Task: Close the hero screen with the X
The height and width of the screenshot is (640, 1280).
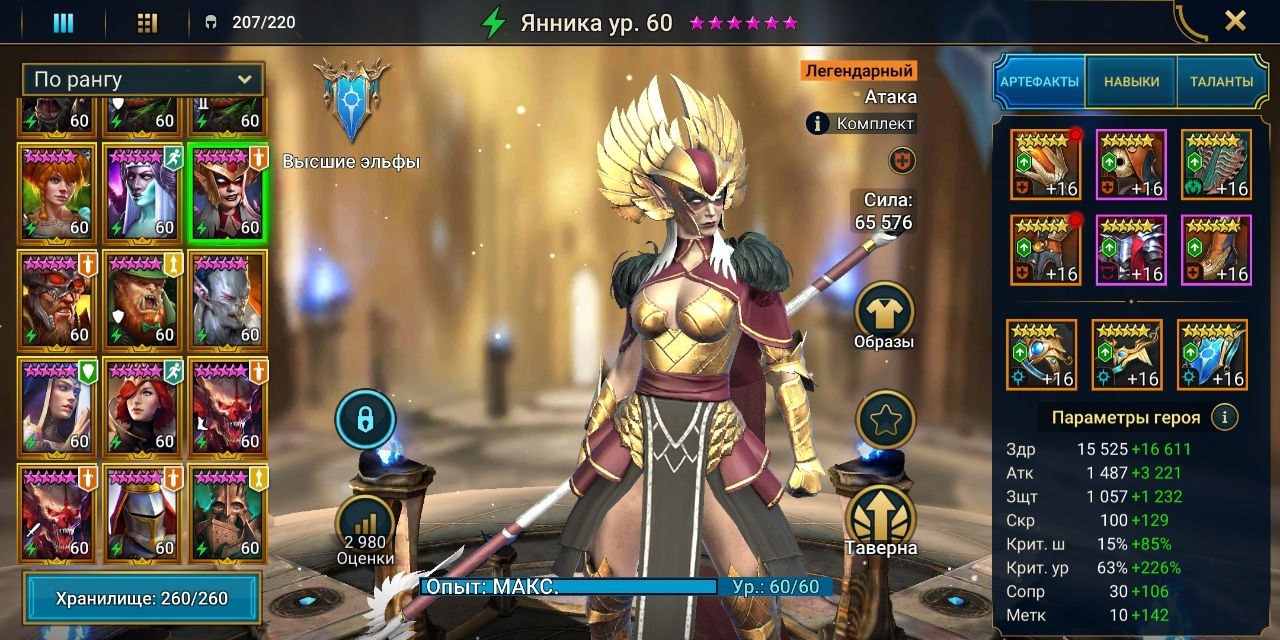Action: (x=1235, y=21)
